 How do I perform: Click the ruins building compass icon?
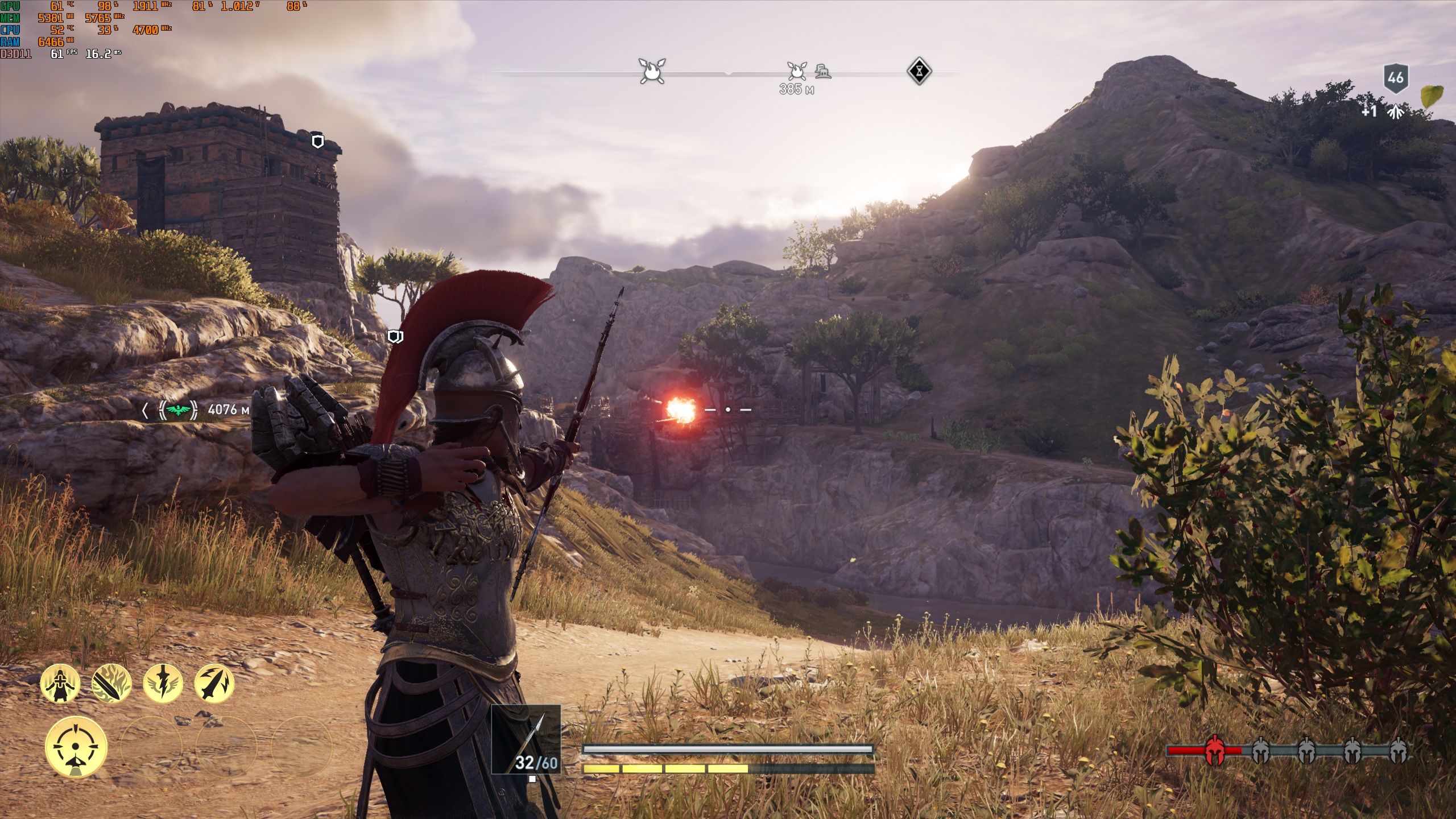click(822, 72)
